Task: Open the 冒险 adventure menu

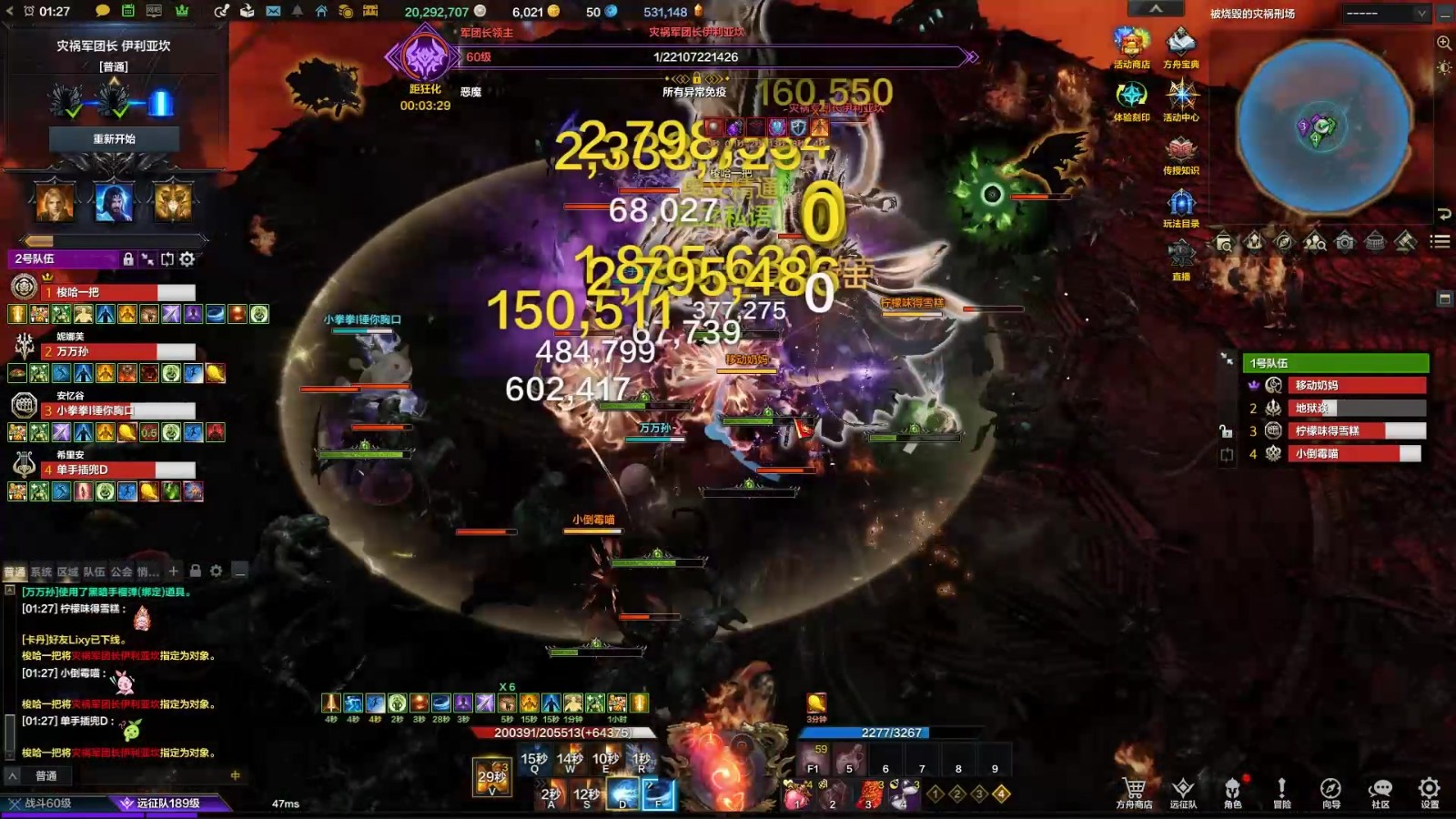Action: click(x=1281, y=791)
